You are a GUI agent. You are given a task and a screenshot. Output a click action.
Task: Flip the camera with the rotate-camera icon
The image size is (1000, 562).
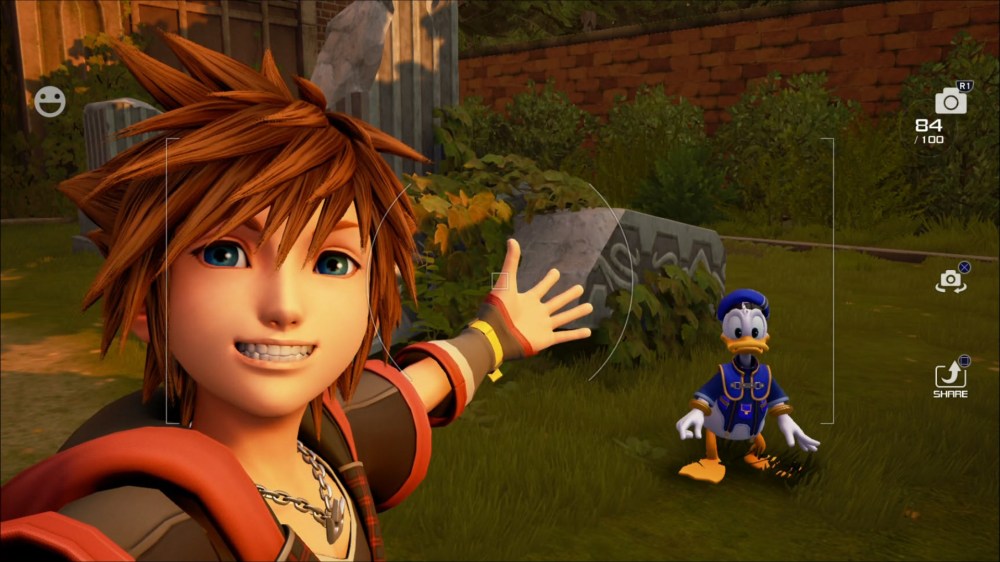point(950,281)
